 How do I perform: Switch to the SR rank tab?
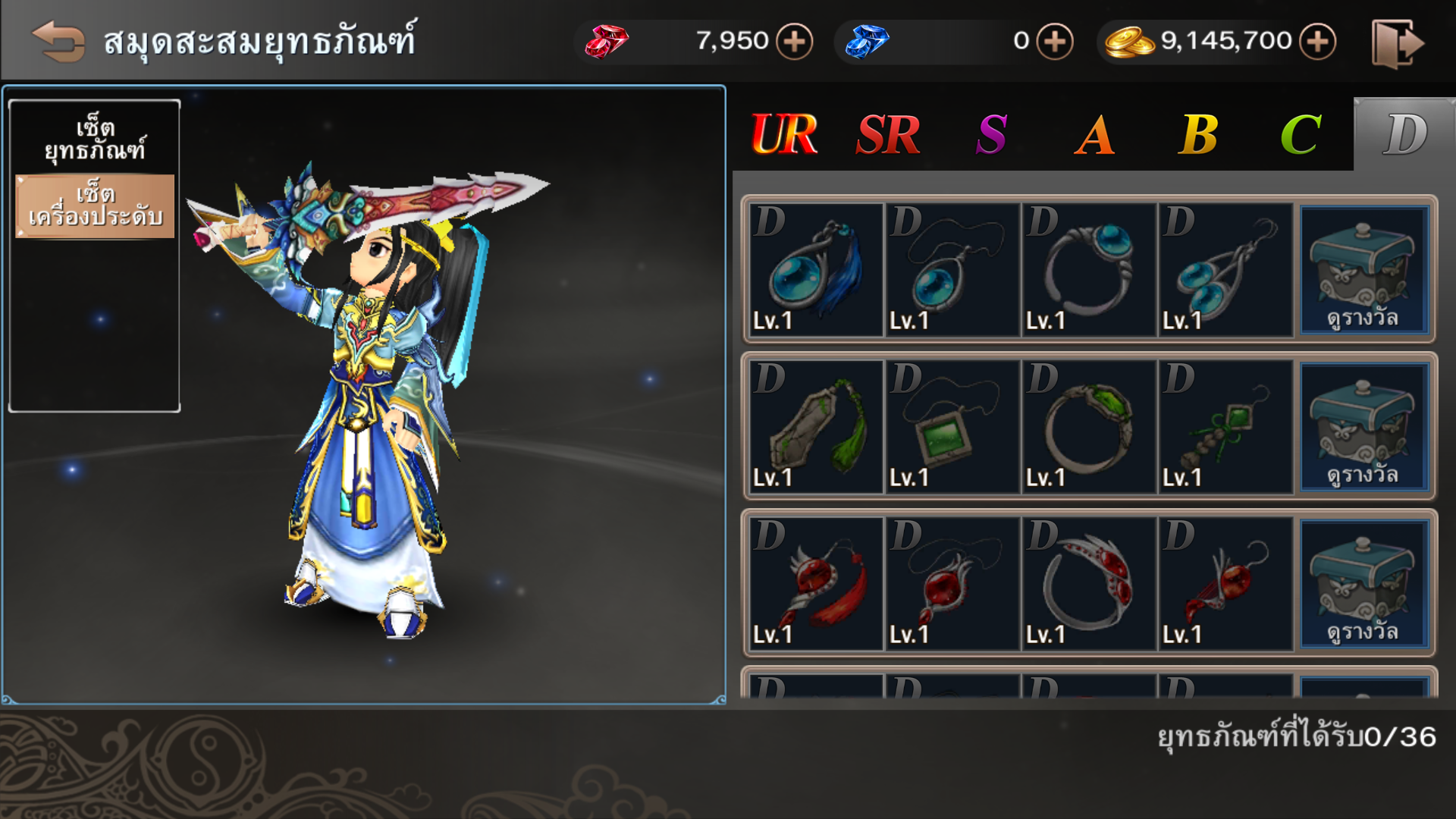[888, 135]
